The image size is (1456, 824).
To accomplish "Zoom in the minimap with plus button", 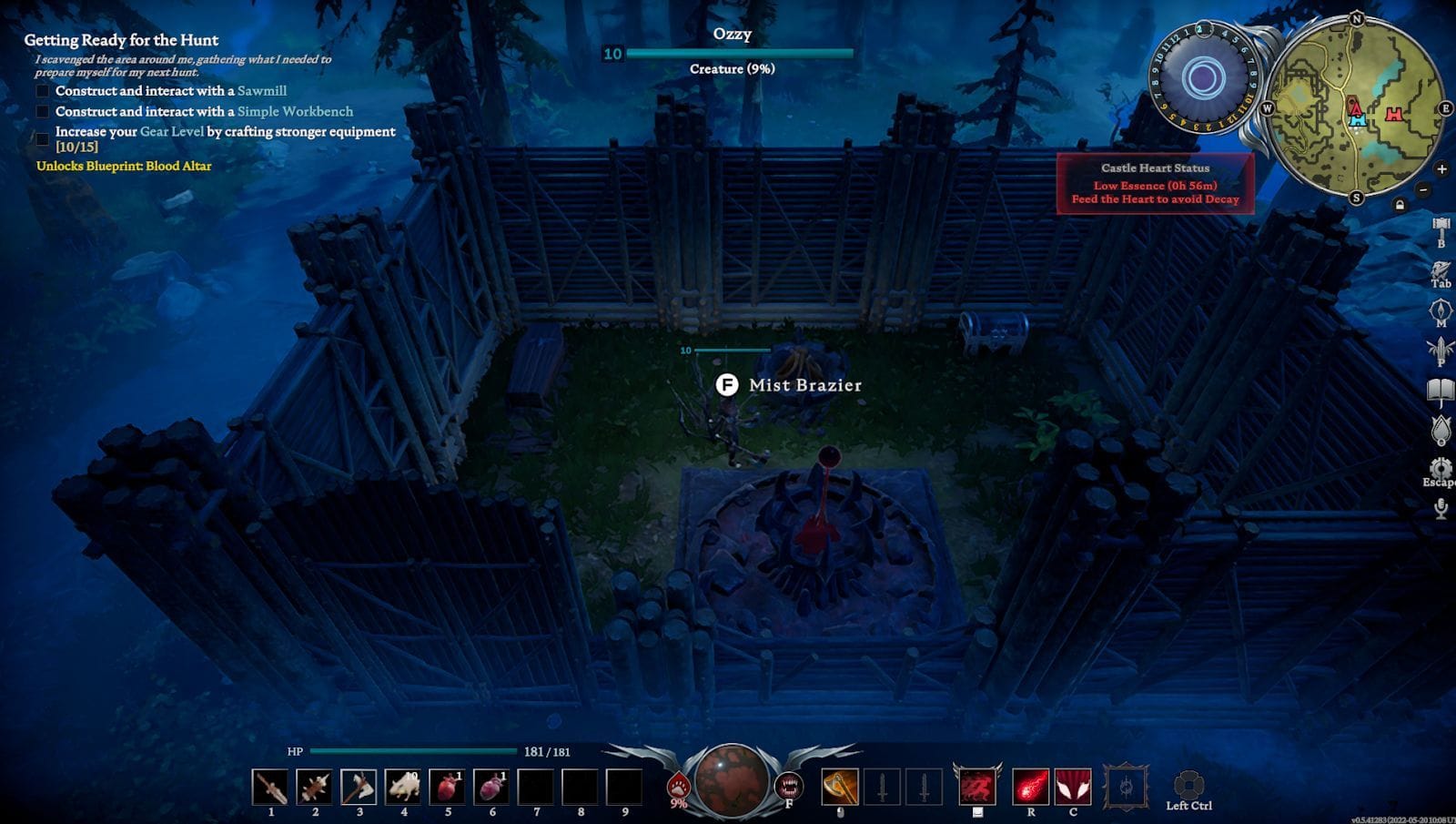I will click(x=1441, y=168).
